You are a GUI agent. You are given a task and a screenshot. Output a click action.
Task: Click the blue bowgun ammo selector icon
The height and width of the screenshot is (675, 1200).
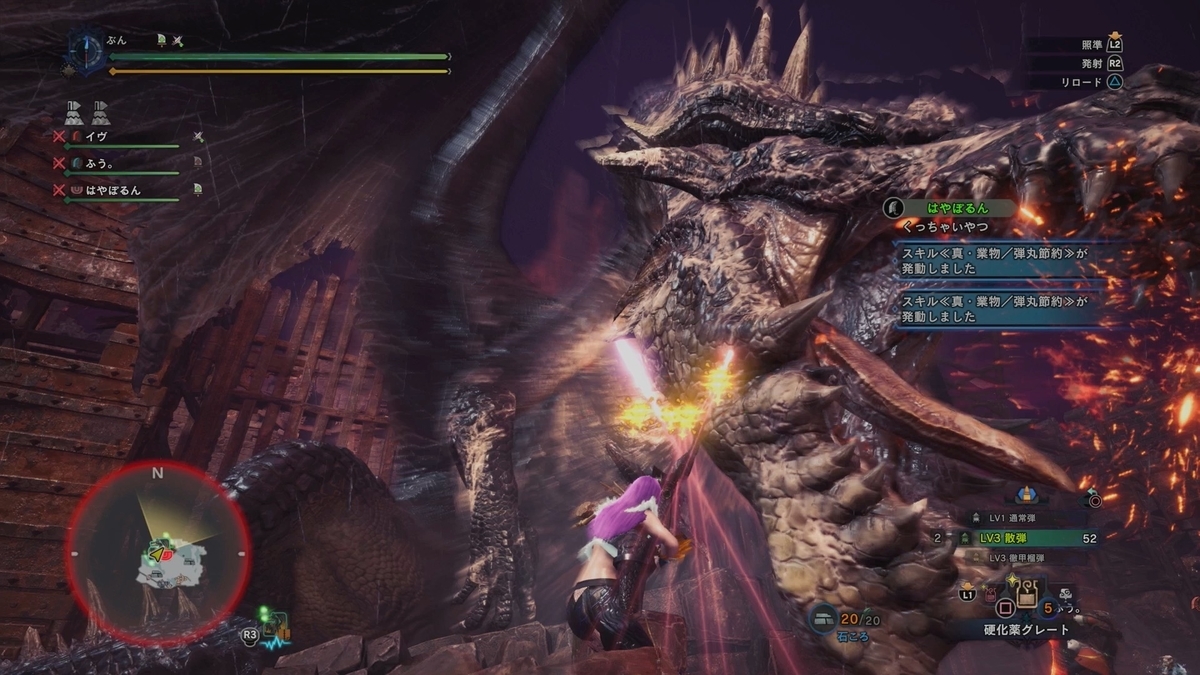(1025, 494)
